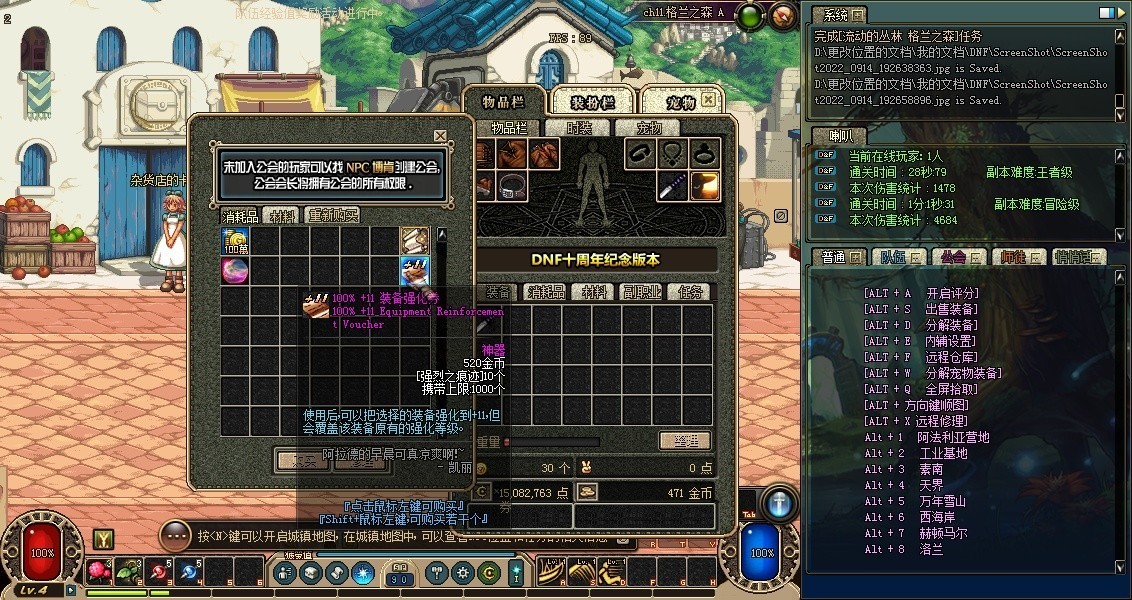Screen dimensions: 1132x600
Task: Open the inventory 材料 category tab
Action: [x=595, y=293]
